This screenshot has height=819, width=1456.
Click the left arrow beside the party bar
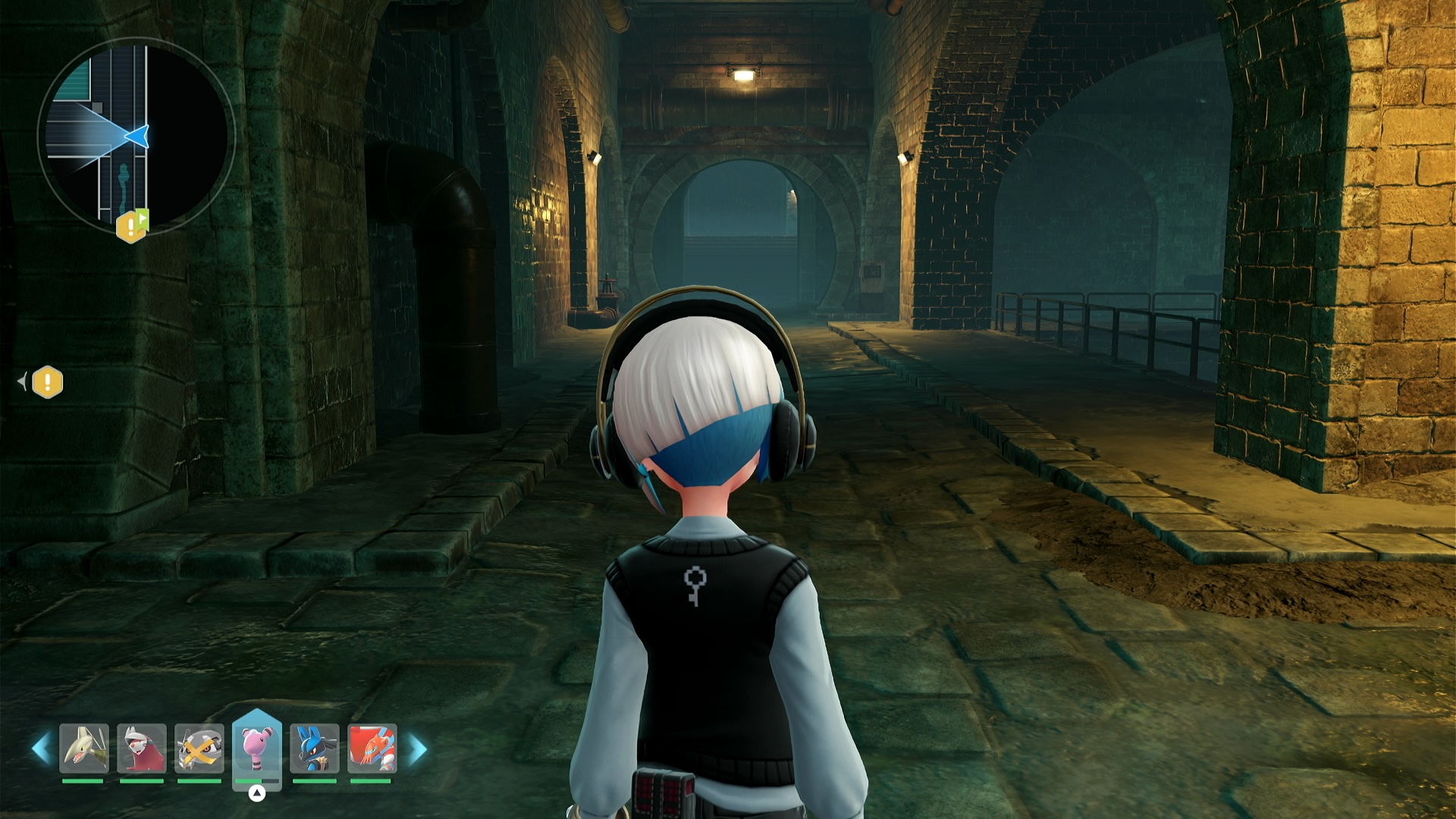(42, 748)
